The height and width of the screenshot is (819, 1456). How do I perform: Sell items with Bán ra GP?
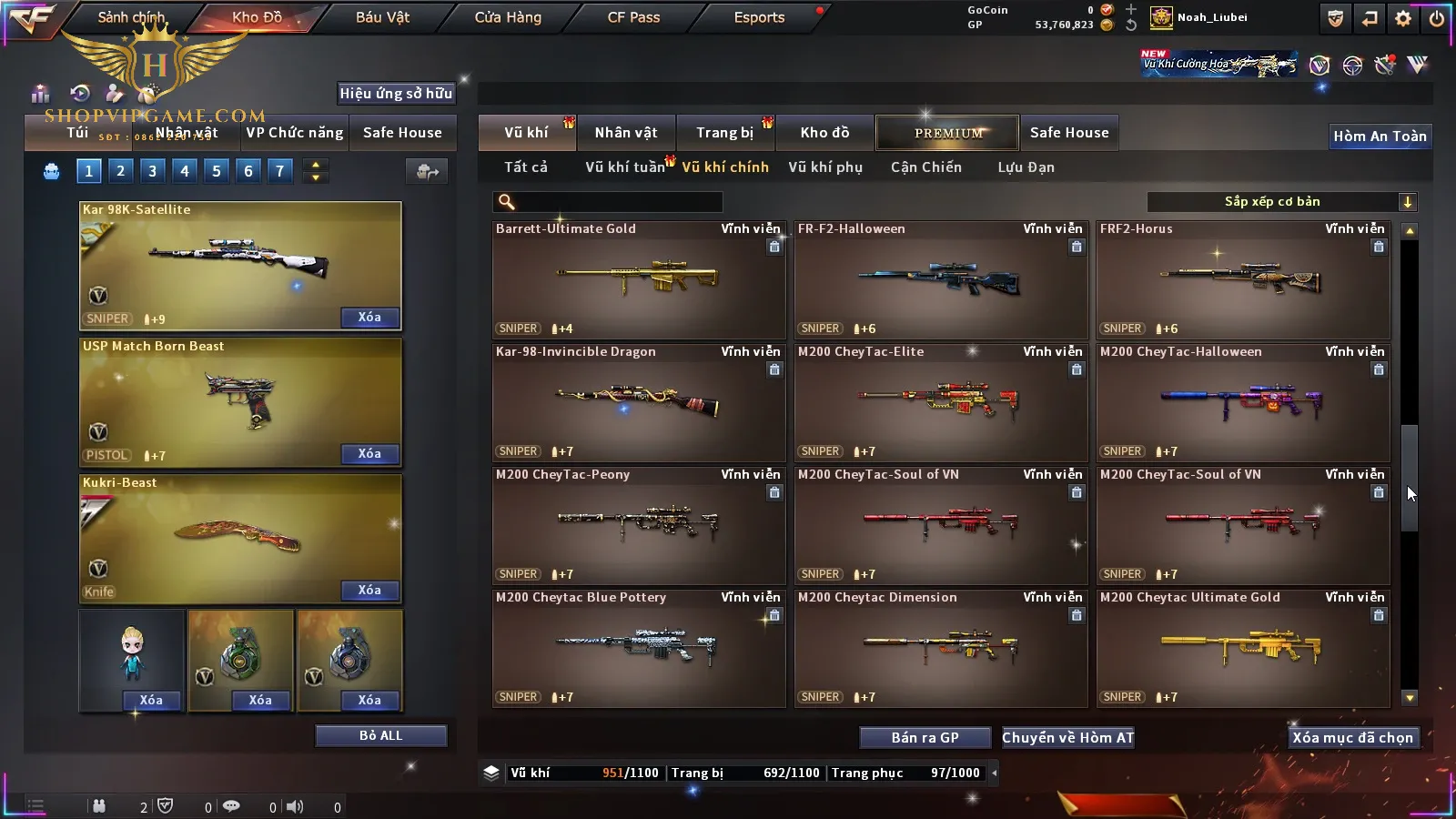[925, 738]
